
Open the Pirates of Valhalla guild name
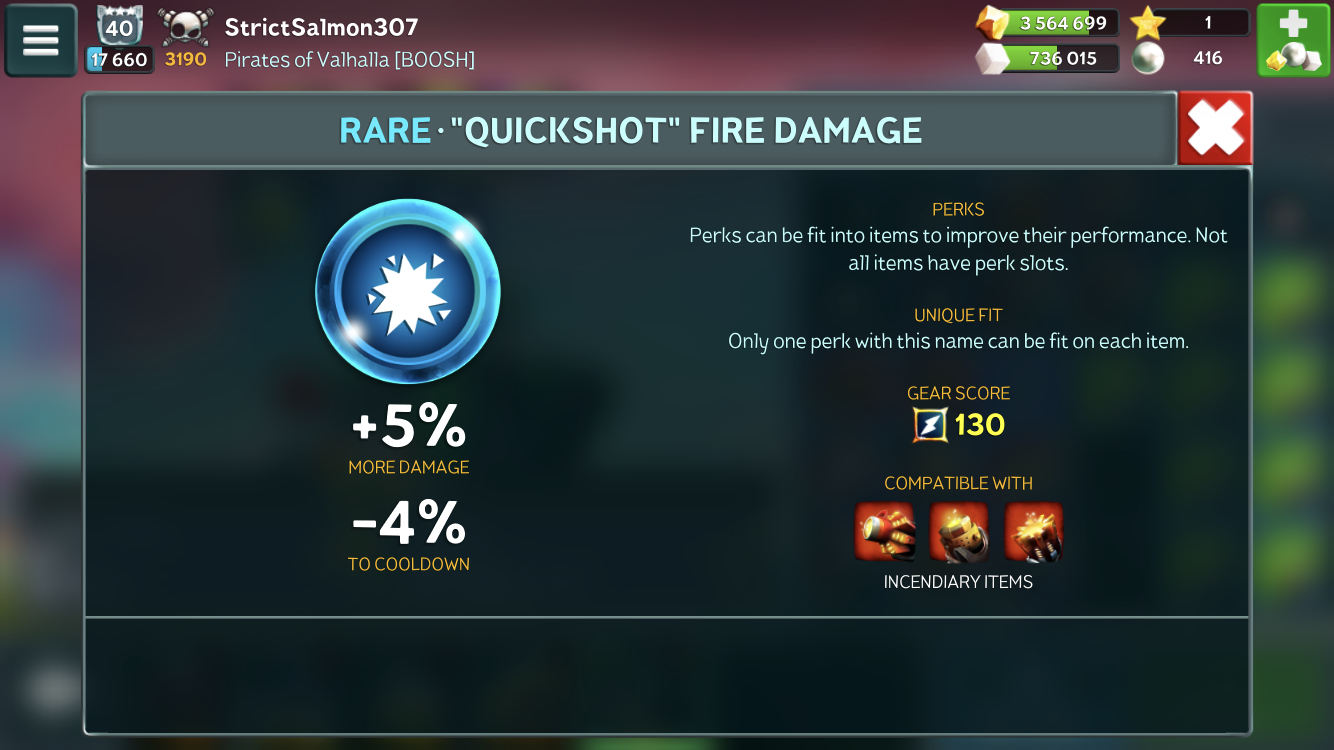click(x=349, y=59)
